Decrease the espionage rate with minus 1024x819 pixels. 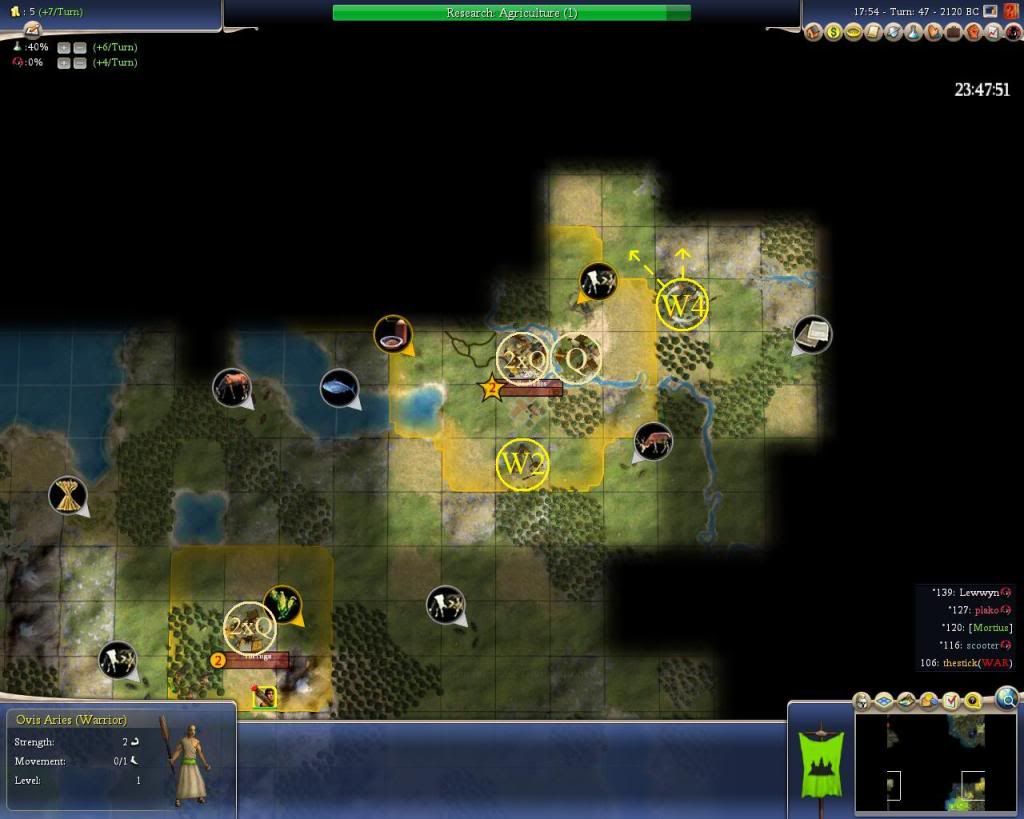pos(78,63)
